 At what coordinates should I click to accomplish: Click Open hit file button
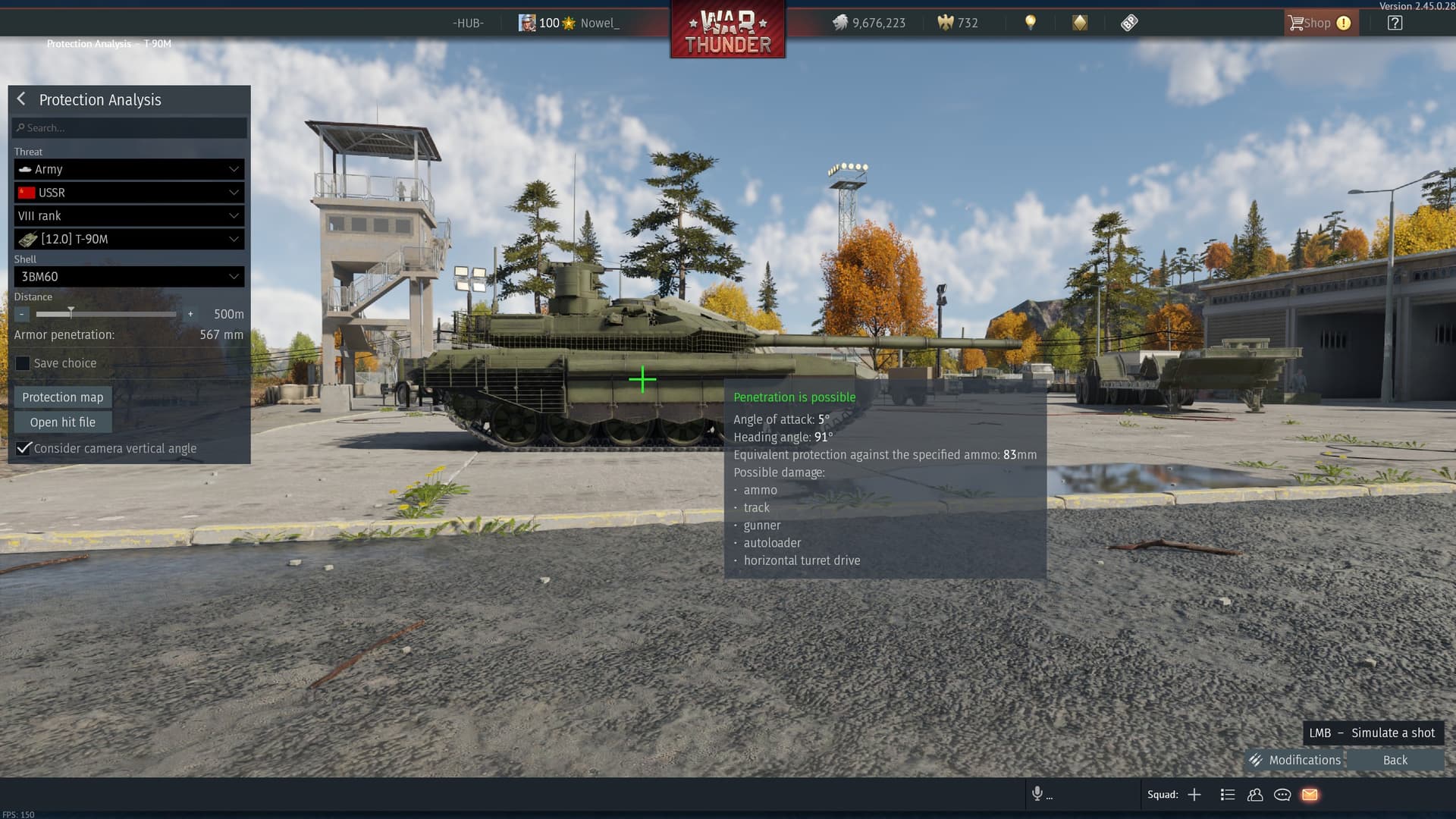pyautogui.click(x=62, y=422)
